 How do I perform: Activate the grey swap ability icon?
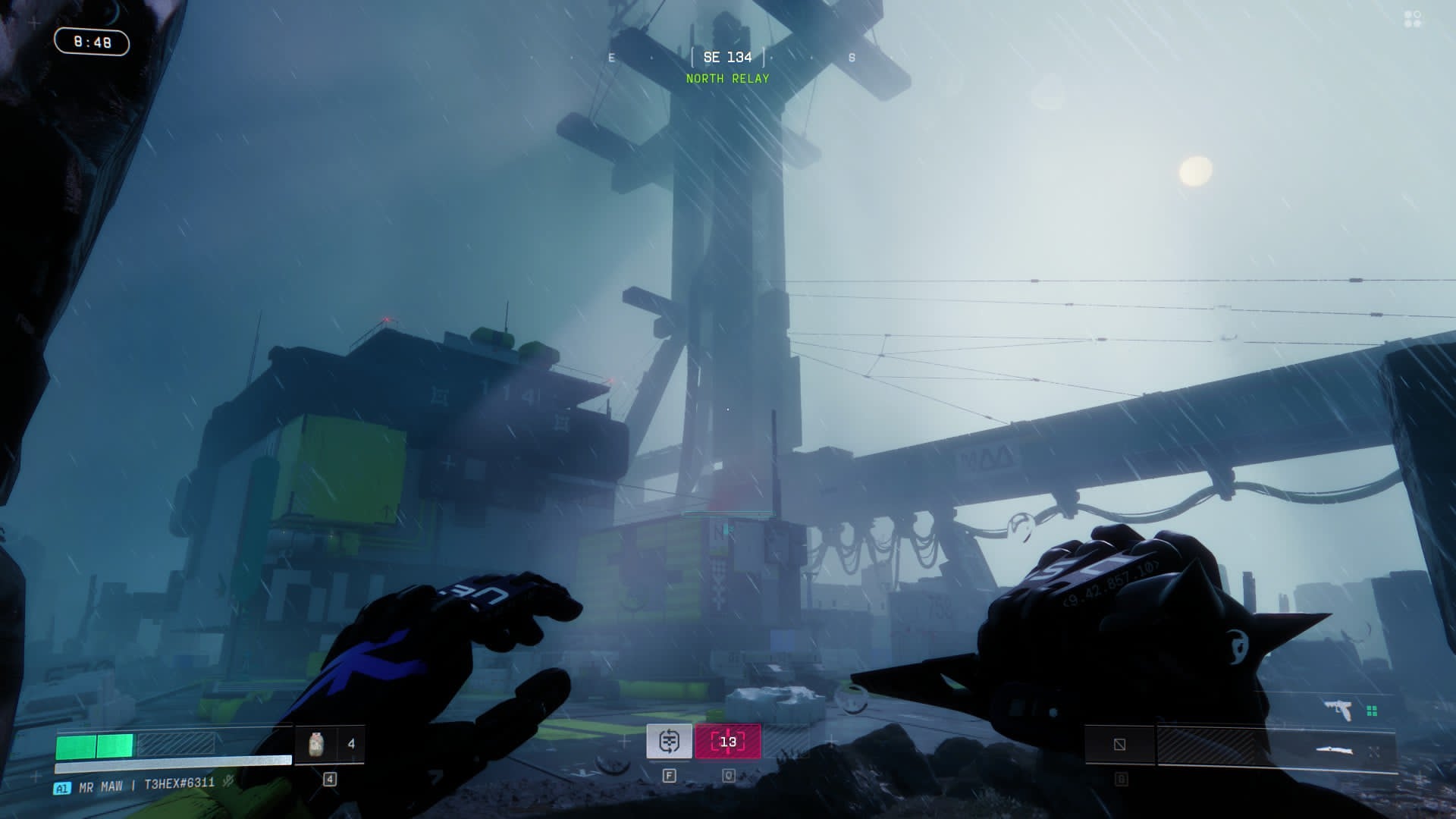(x=669, y=742)
